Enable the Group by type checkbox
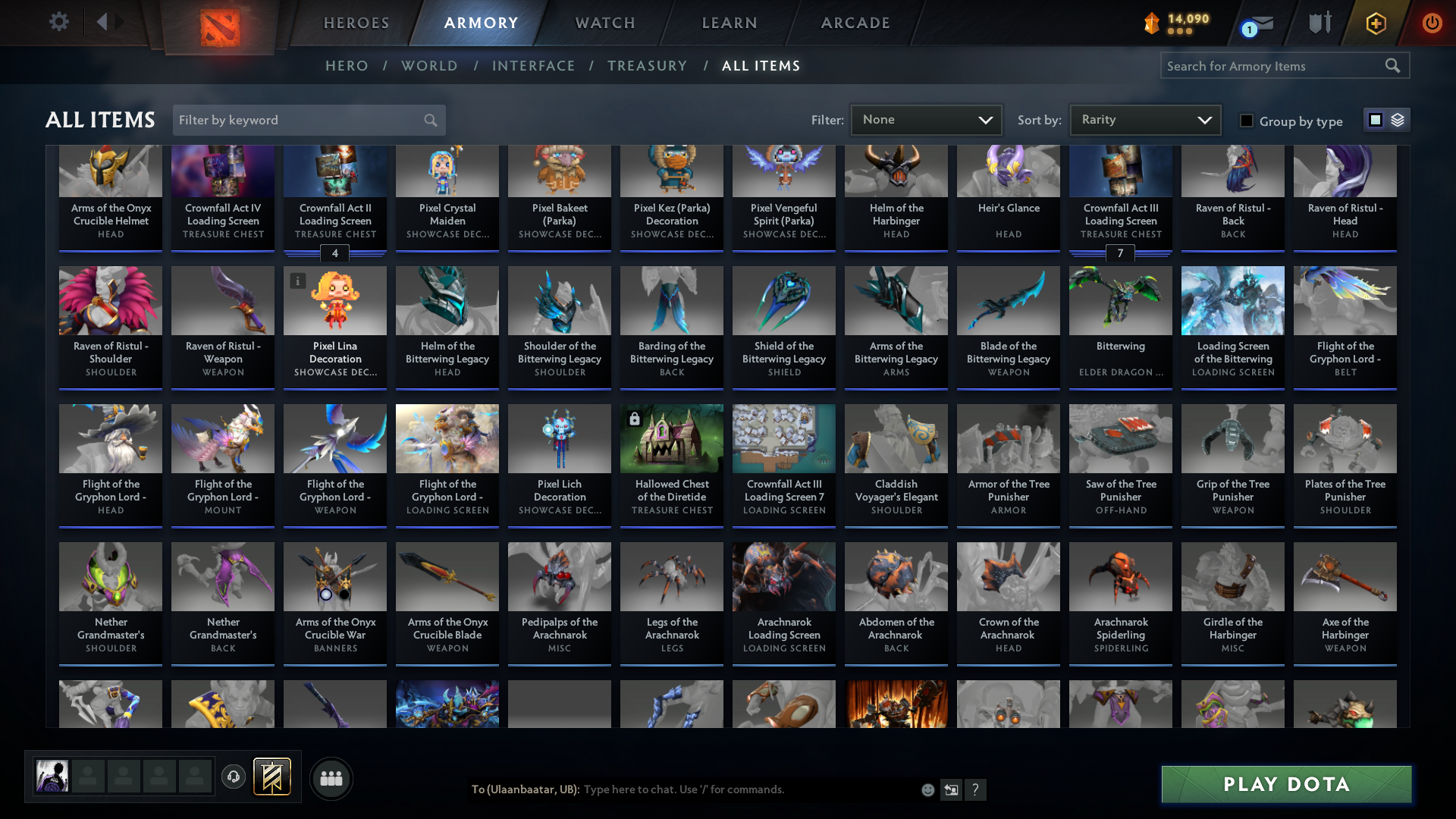Image resolution: width=1456 pixels, height=819 pixels. coord(1247,121)
